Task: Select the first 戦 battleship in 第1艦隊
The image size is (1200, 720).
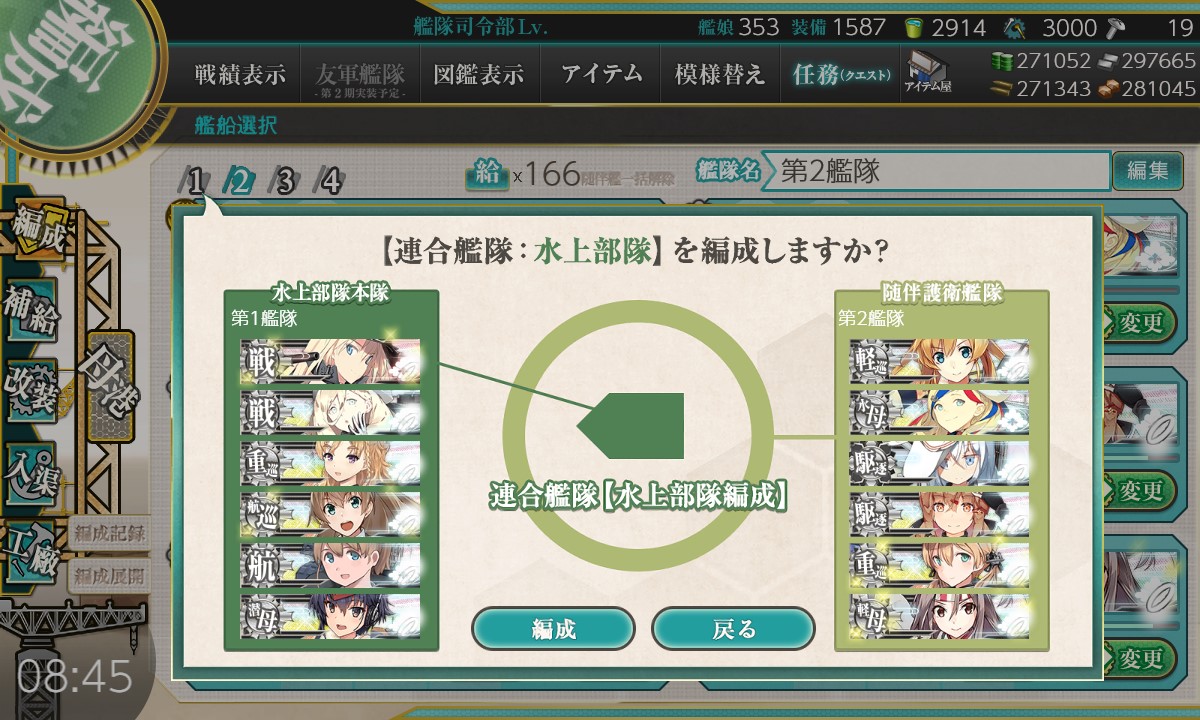Action: 330,361
